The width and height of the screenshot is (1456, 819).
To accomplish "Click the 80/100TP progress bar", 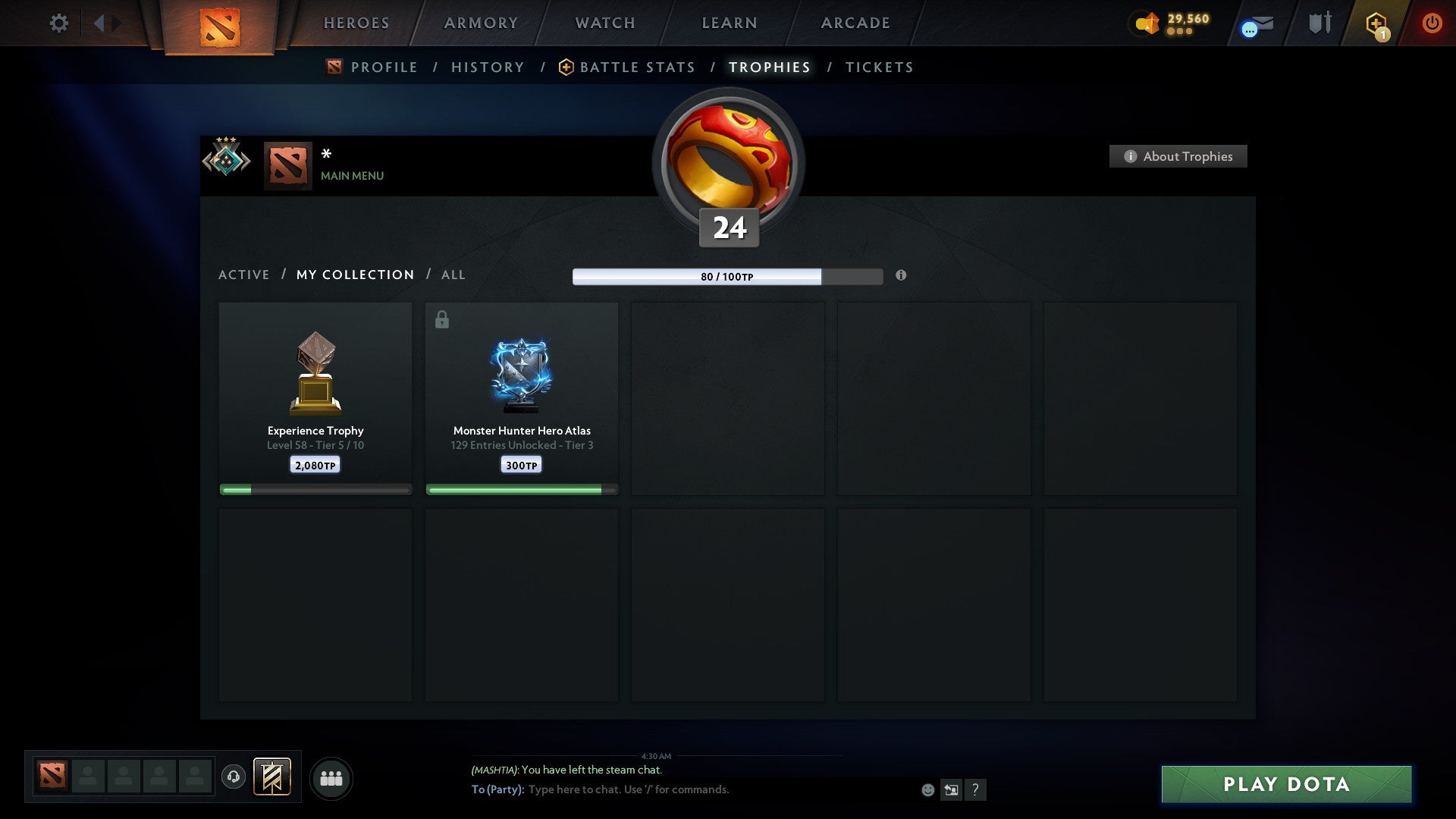I will point(728,277).
